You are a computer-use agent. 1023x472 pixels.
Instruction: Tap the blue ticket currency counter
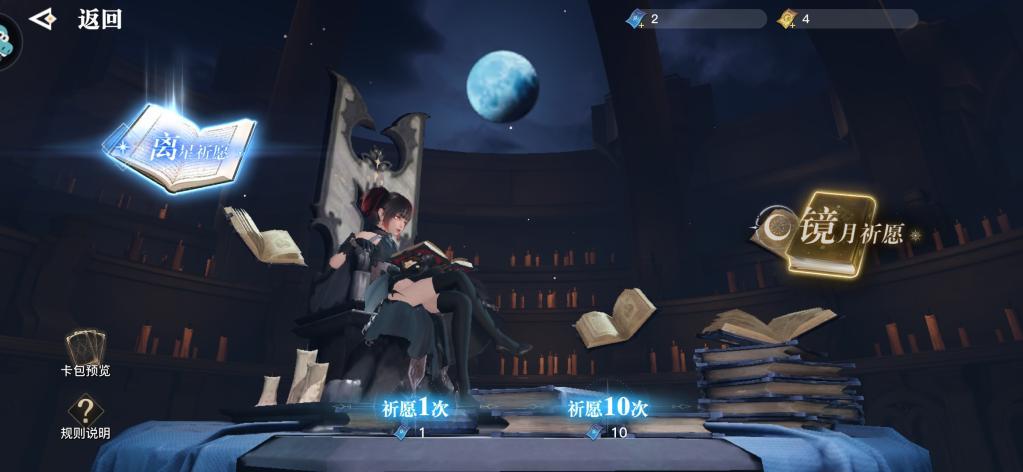tap(695, 19)
